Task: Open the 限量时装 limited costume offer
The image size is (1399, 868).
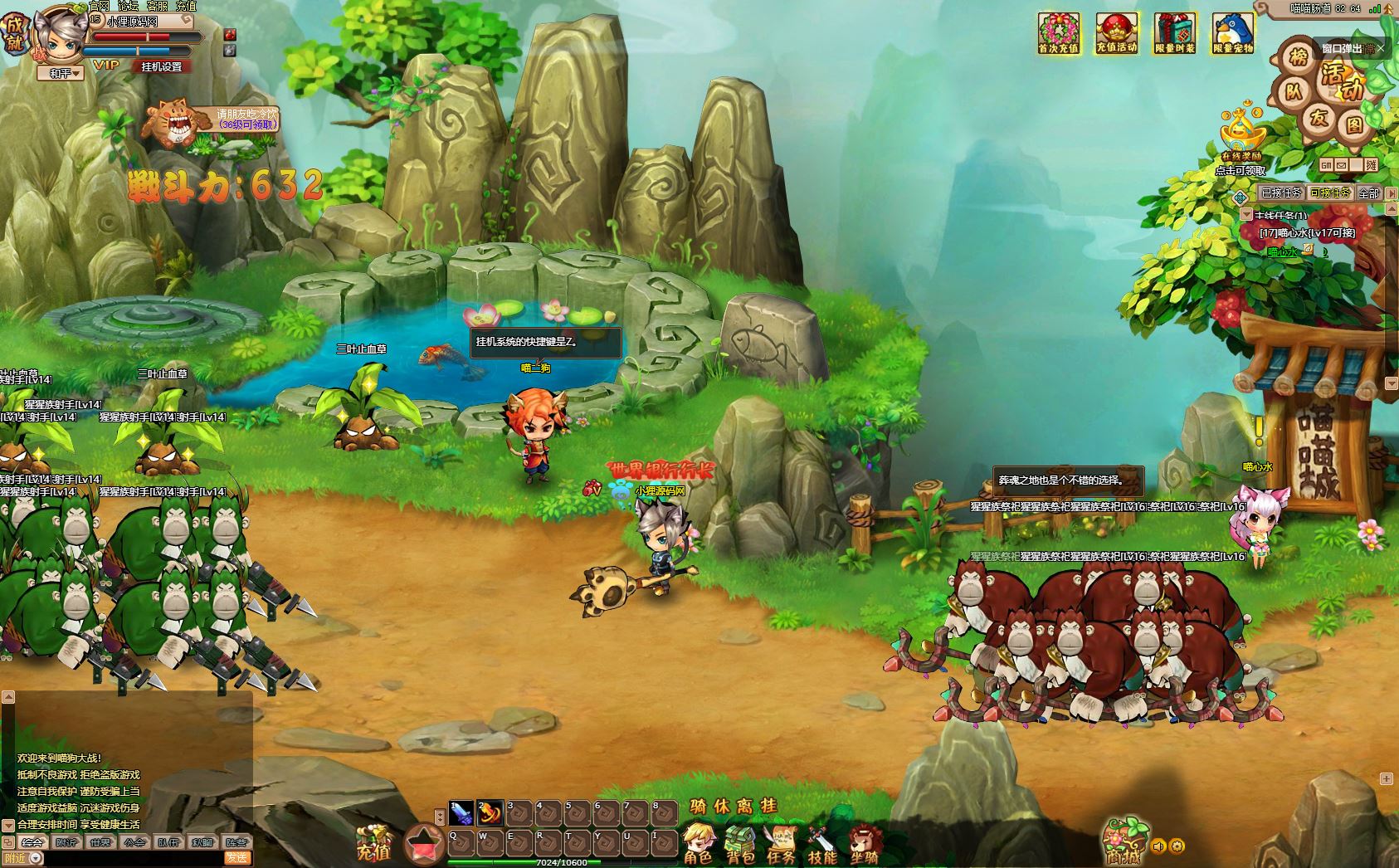Action: click(1174, 33)
